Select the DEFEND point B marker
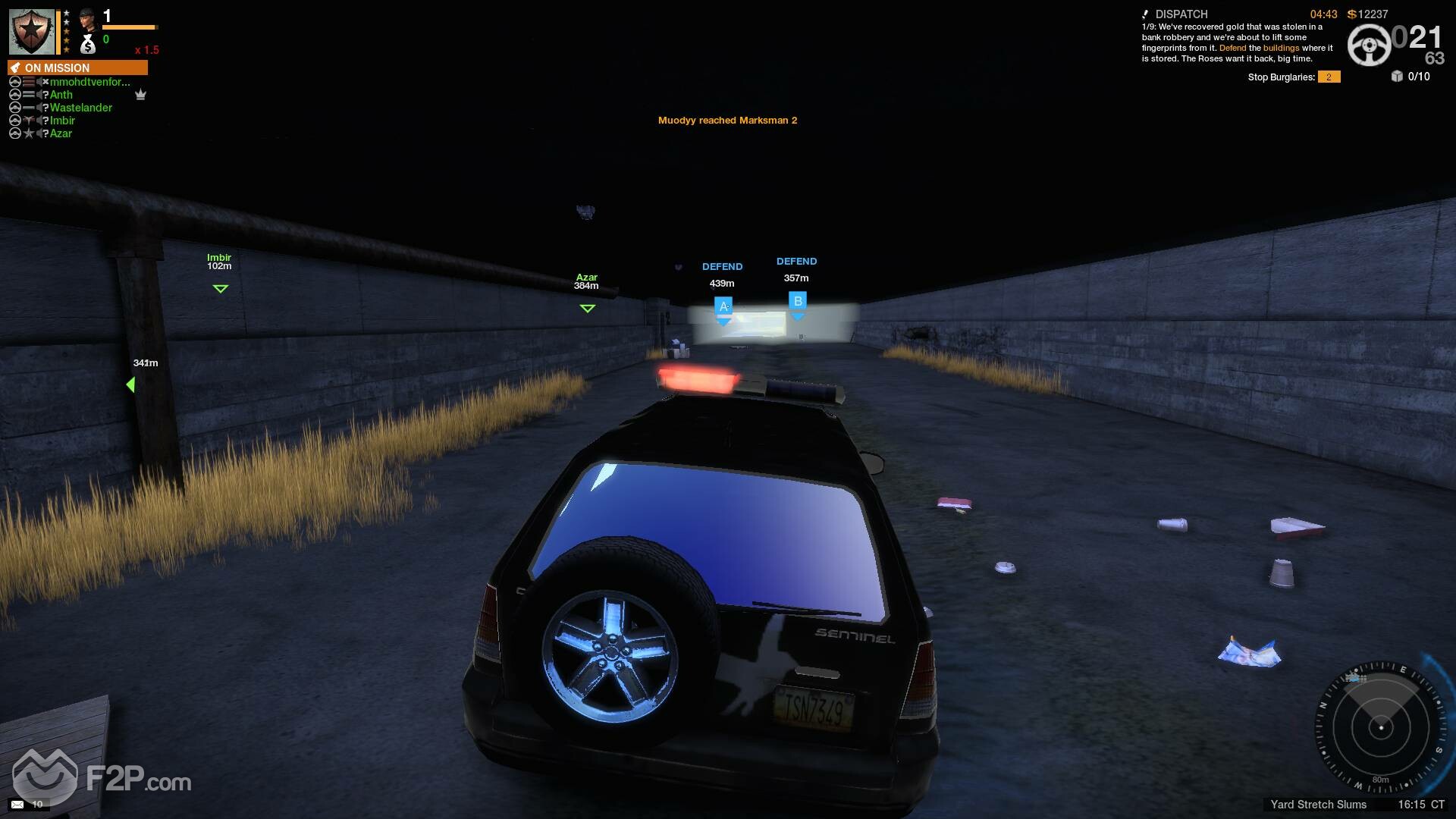This screenshot has width=1456, height=819. tap(797, 302)
